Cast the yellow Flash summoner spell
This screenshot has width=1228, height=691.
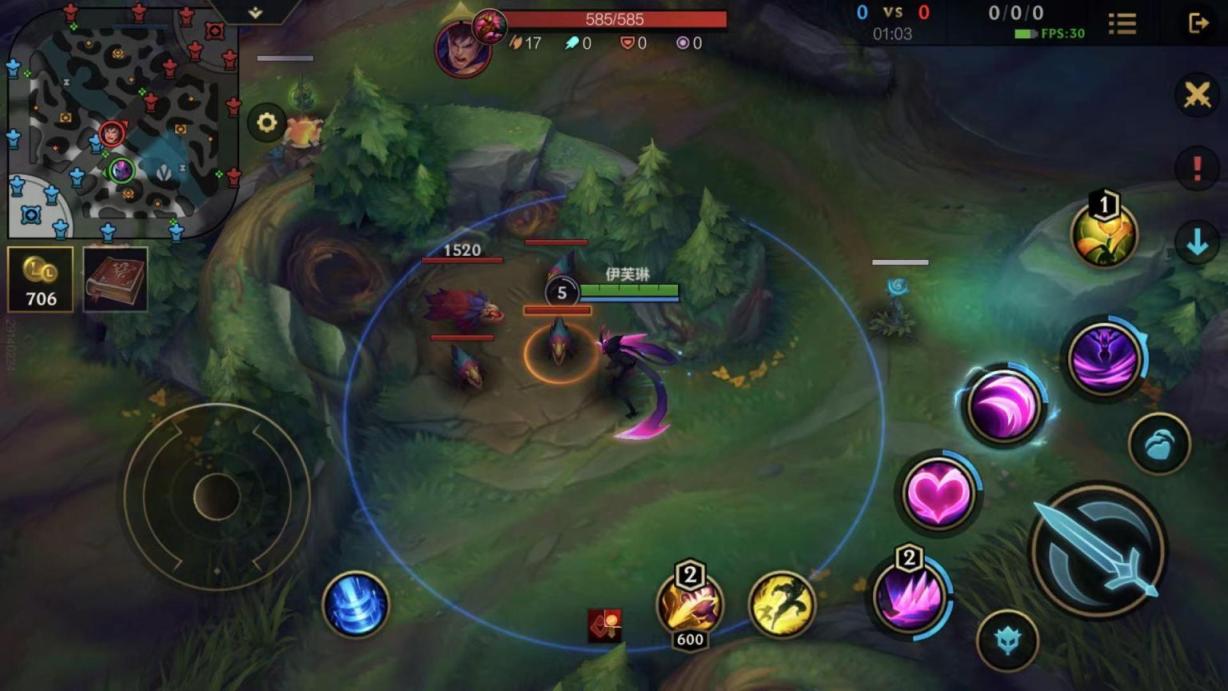782,604
